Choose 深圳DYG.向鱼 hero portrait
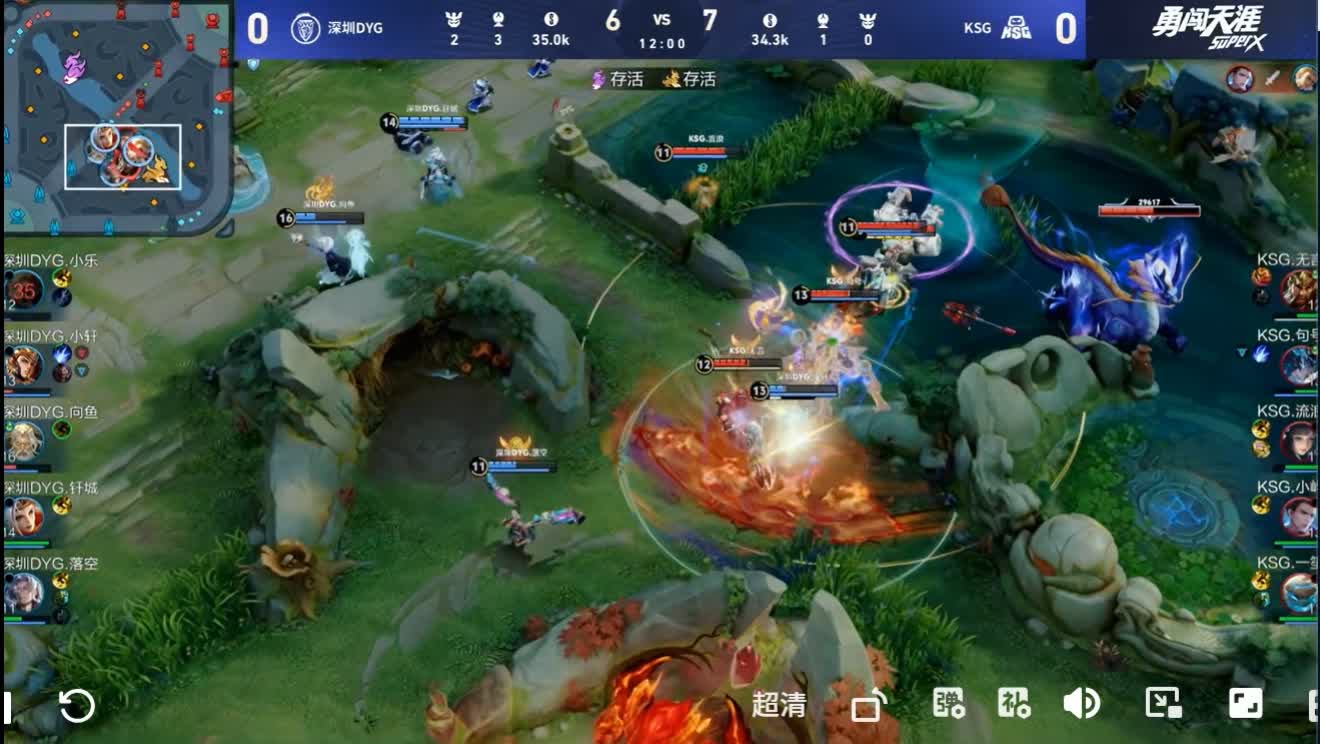 coord(24,441)
